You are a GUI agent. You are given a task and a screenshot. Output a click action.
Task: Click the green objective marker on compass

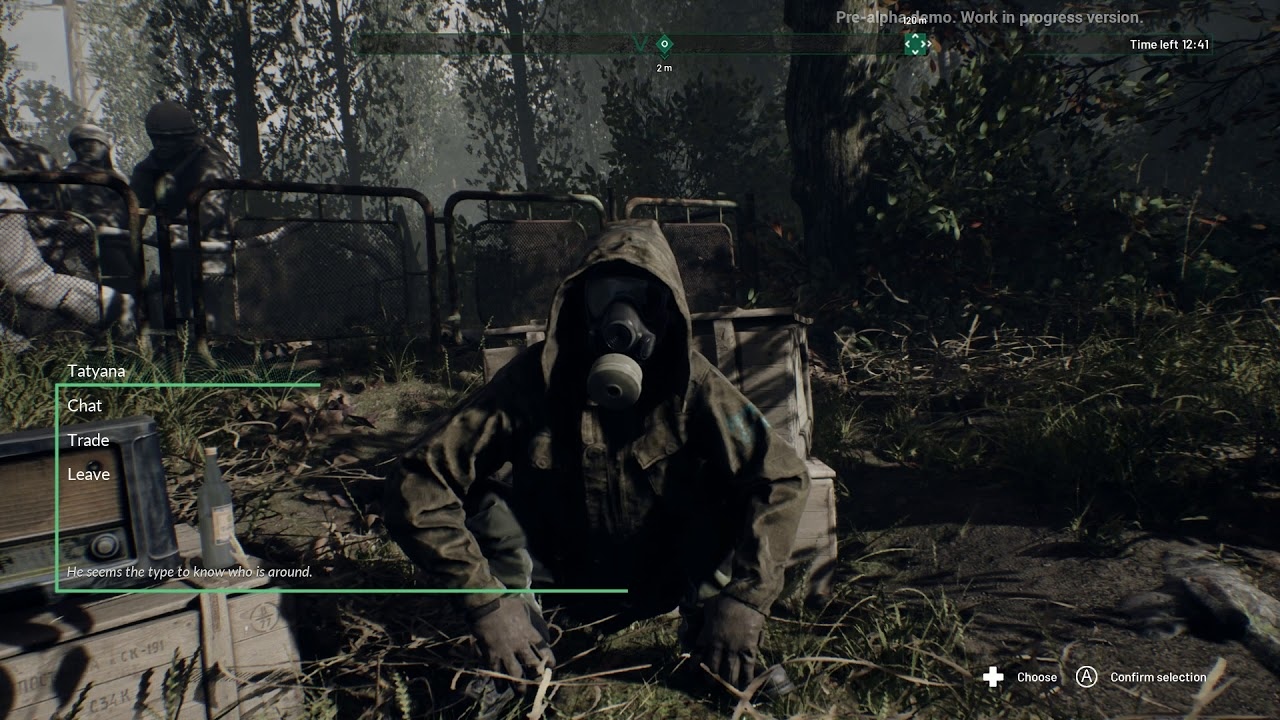click(915, 44)
